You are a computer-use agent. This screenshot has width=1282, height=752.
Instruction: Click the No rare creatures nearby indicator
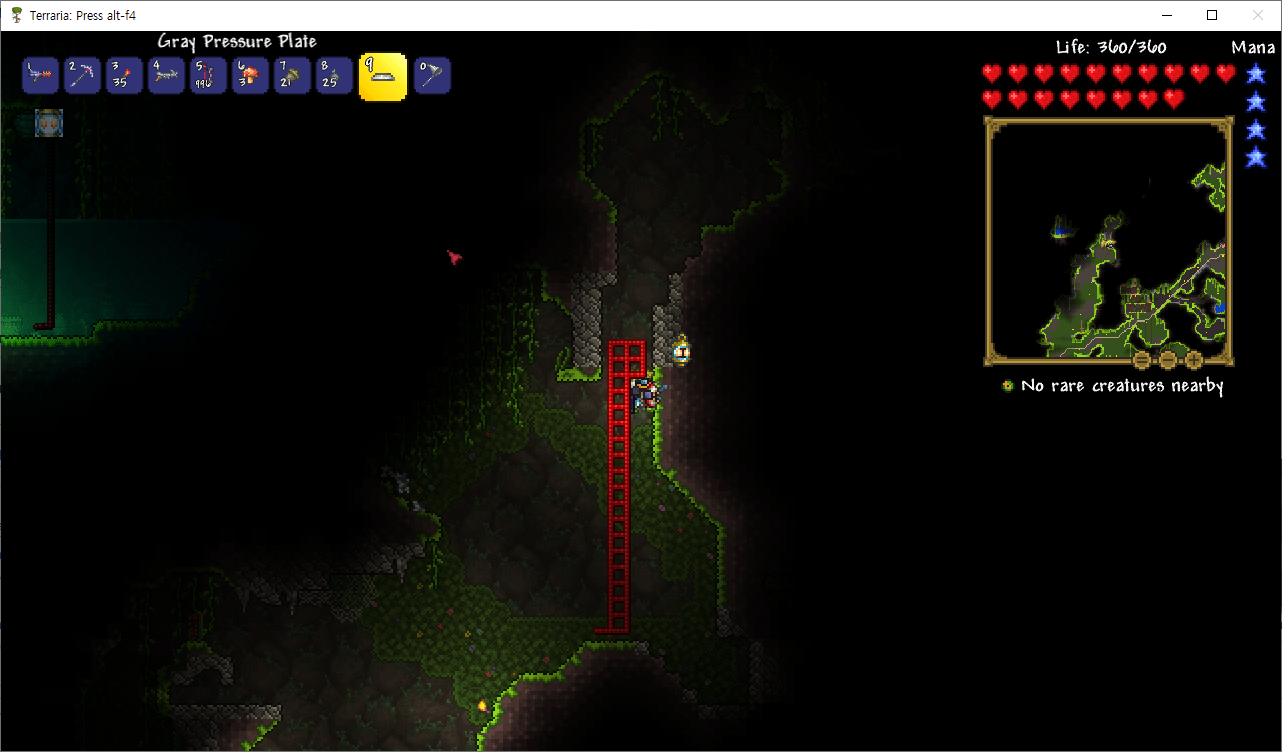1120,385
